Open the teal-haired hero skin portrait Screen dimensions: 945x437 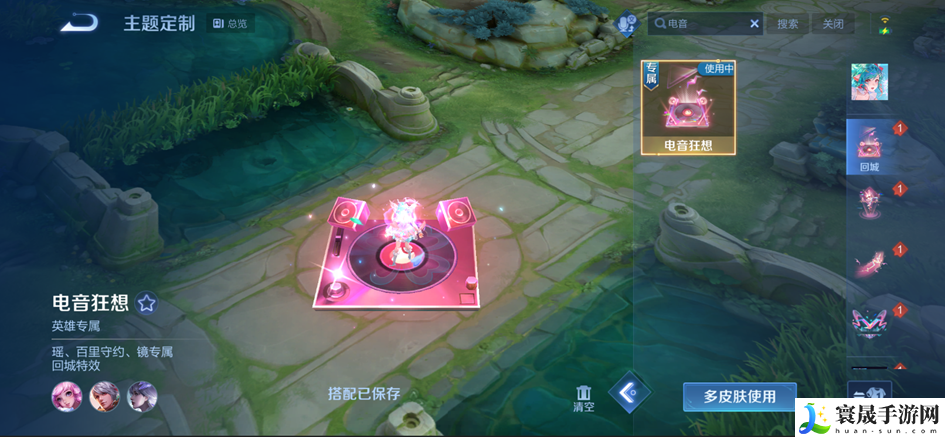pyautogui.click(x=869, y=83)
